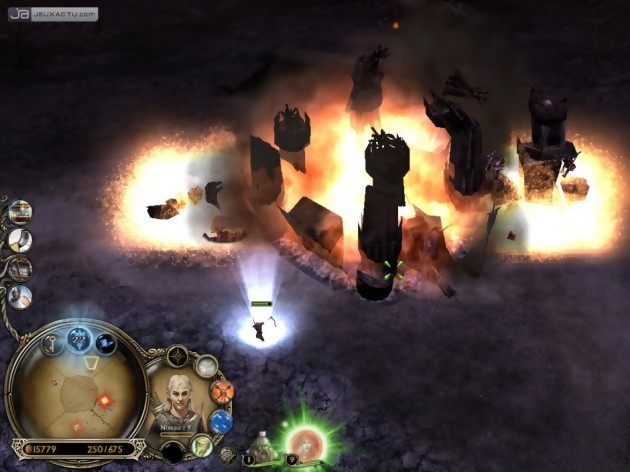Click the small dark emblem button at bottom
630x472 pixels.
point(228,455)
